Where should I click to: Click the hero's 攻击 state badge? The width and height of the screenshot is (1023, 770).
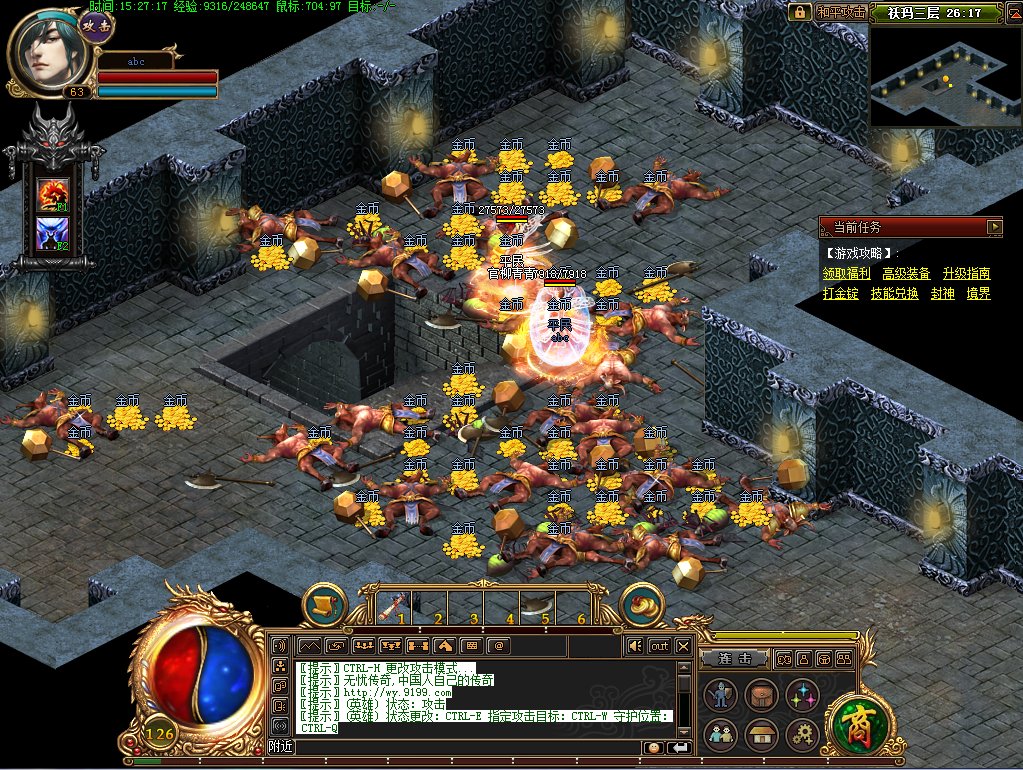pyautogui.click(x=95, y=22)
